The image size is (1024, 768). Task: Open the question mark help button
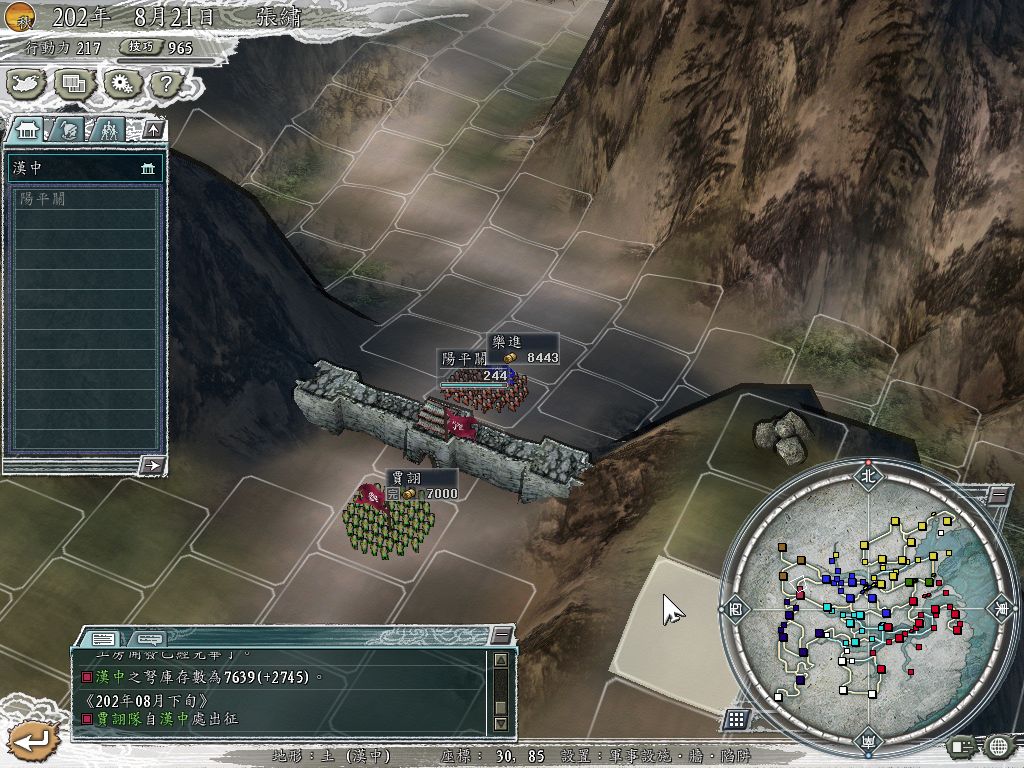click(163, 83)
